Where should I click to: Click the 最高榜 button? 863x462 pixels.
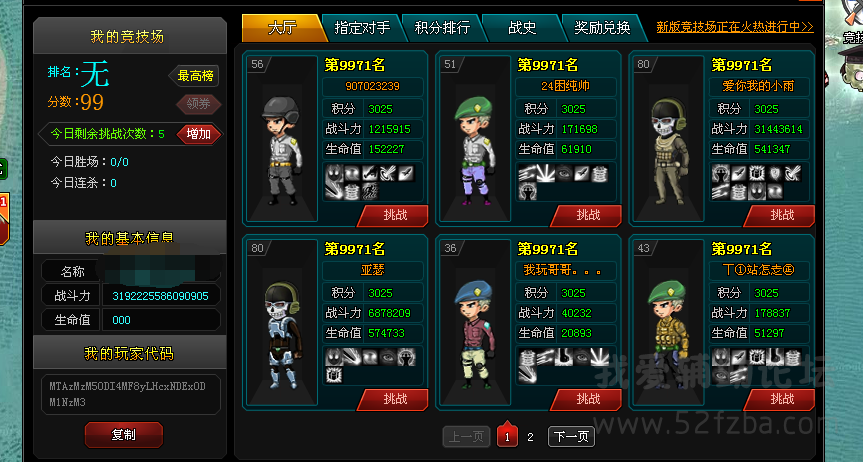point(197,75)
